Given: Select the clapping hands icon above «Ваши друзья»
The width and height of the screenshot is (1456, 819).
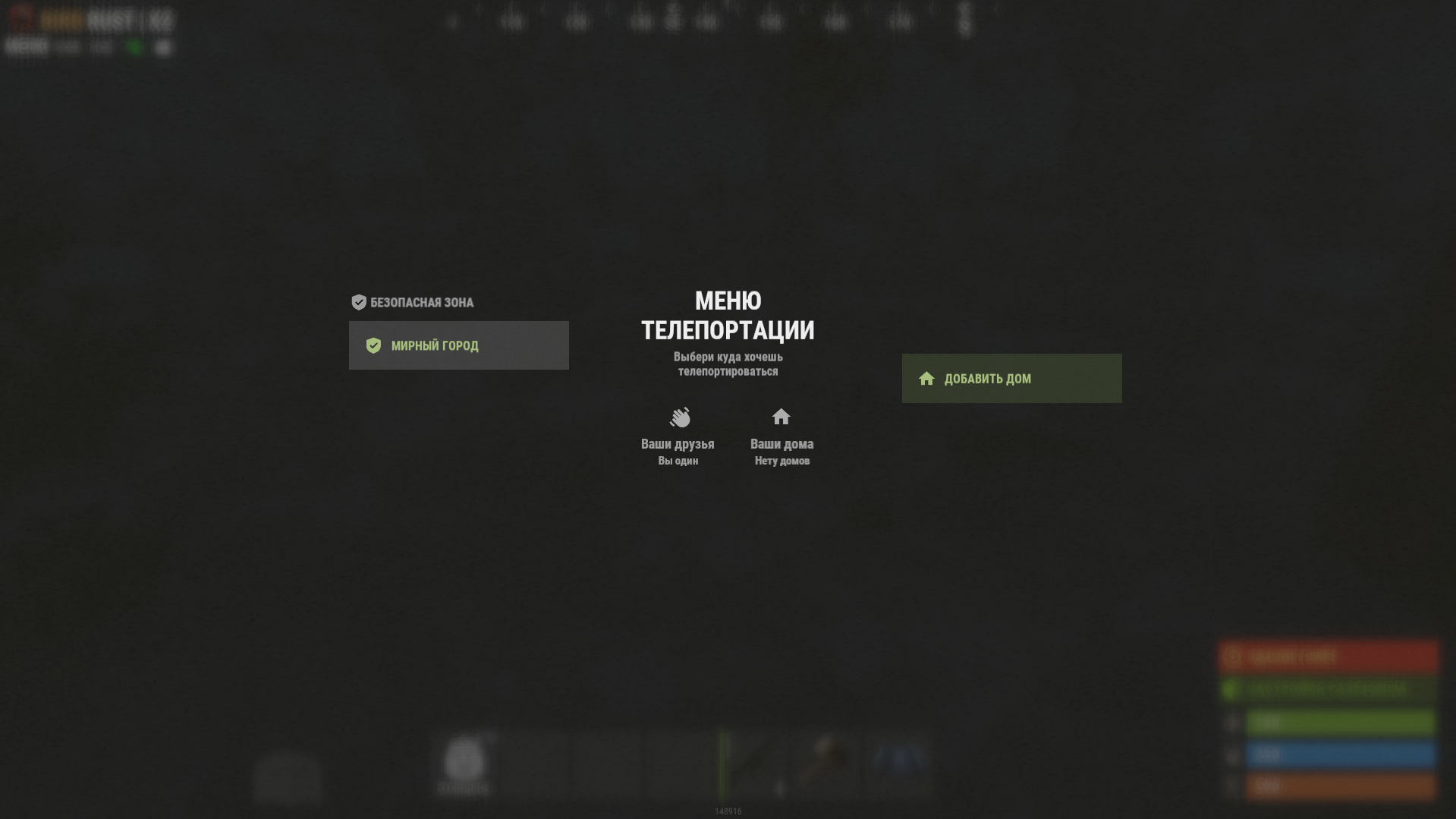Looking at the screenshot, I should pos(679,418).
